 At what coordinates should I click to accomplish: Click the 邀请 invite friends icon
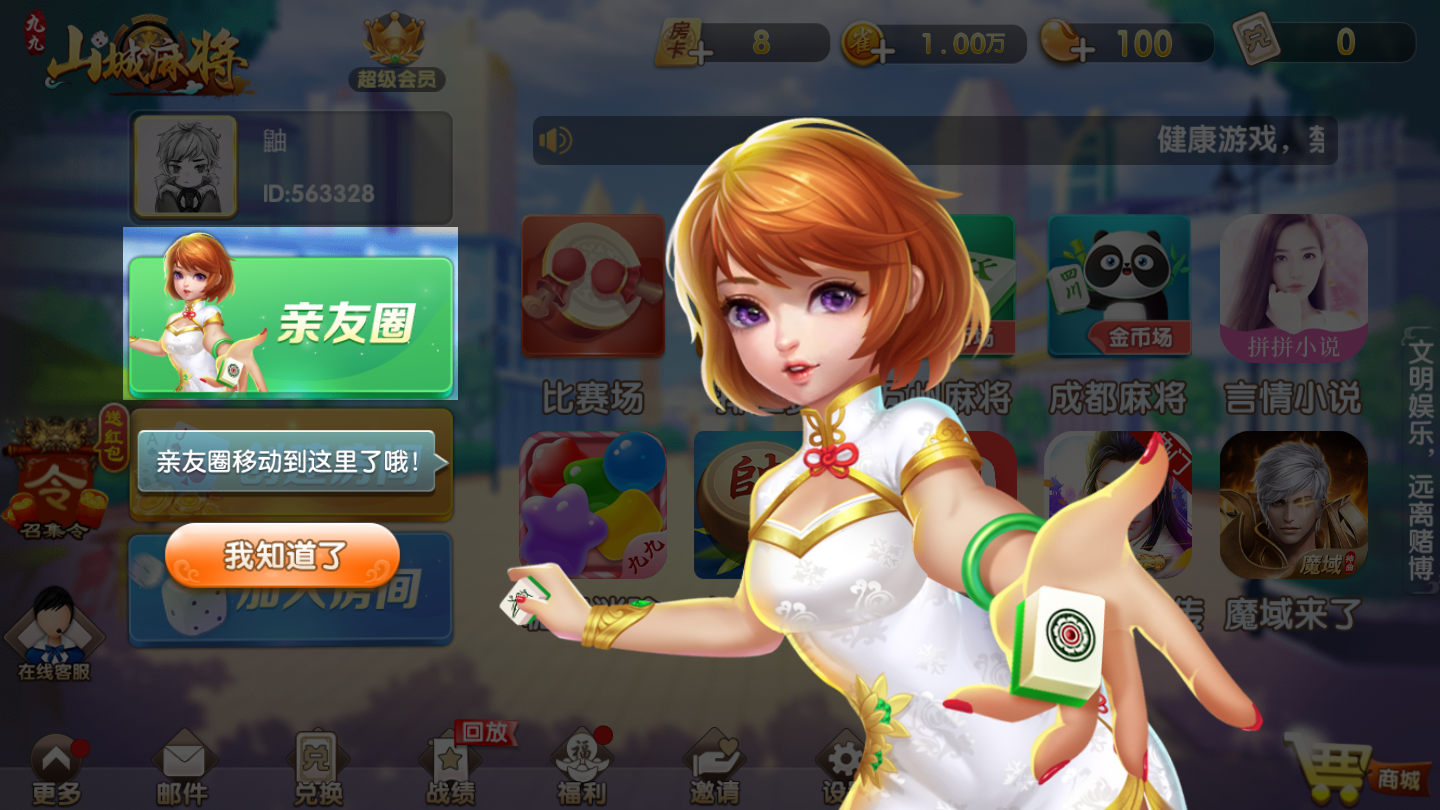click(x=715, y=760)
